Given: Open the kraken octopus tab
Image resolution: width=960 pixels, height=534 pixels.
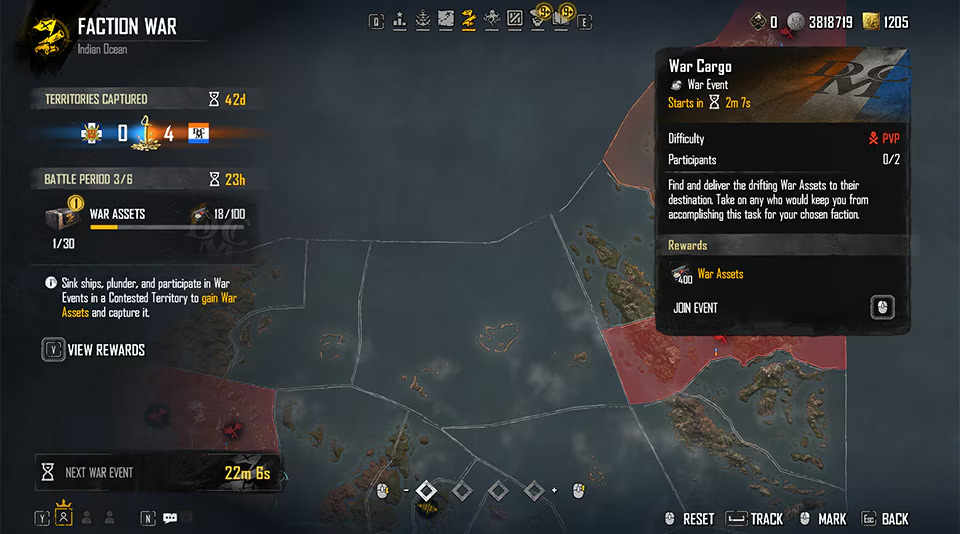Looking at the screenshot, I should click(x=491, y=18).
